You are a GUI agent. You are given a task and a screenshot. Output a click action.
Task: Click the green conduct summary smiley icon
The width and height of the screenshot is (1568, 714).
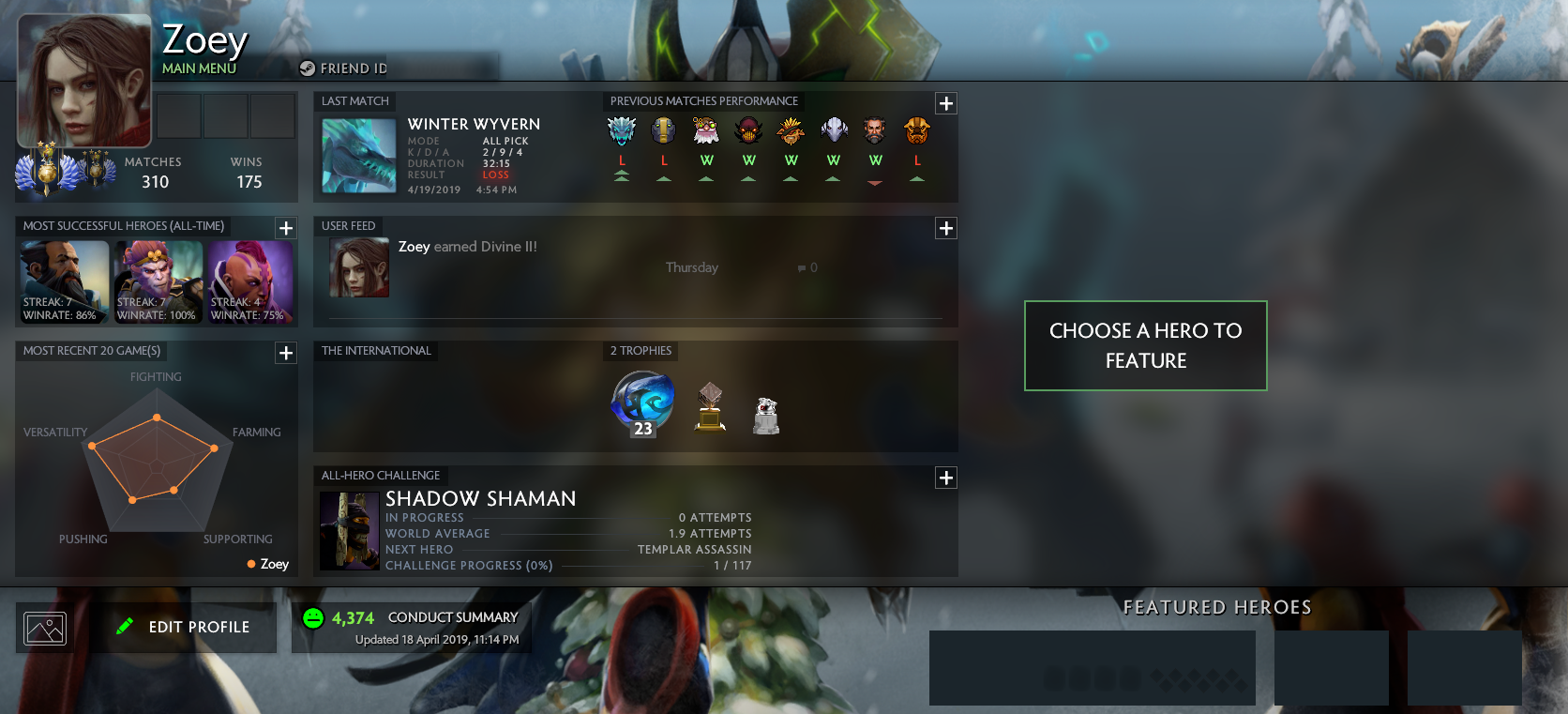click(311, 617)
